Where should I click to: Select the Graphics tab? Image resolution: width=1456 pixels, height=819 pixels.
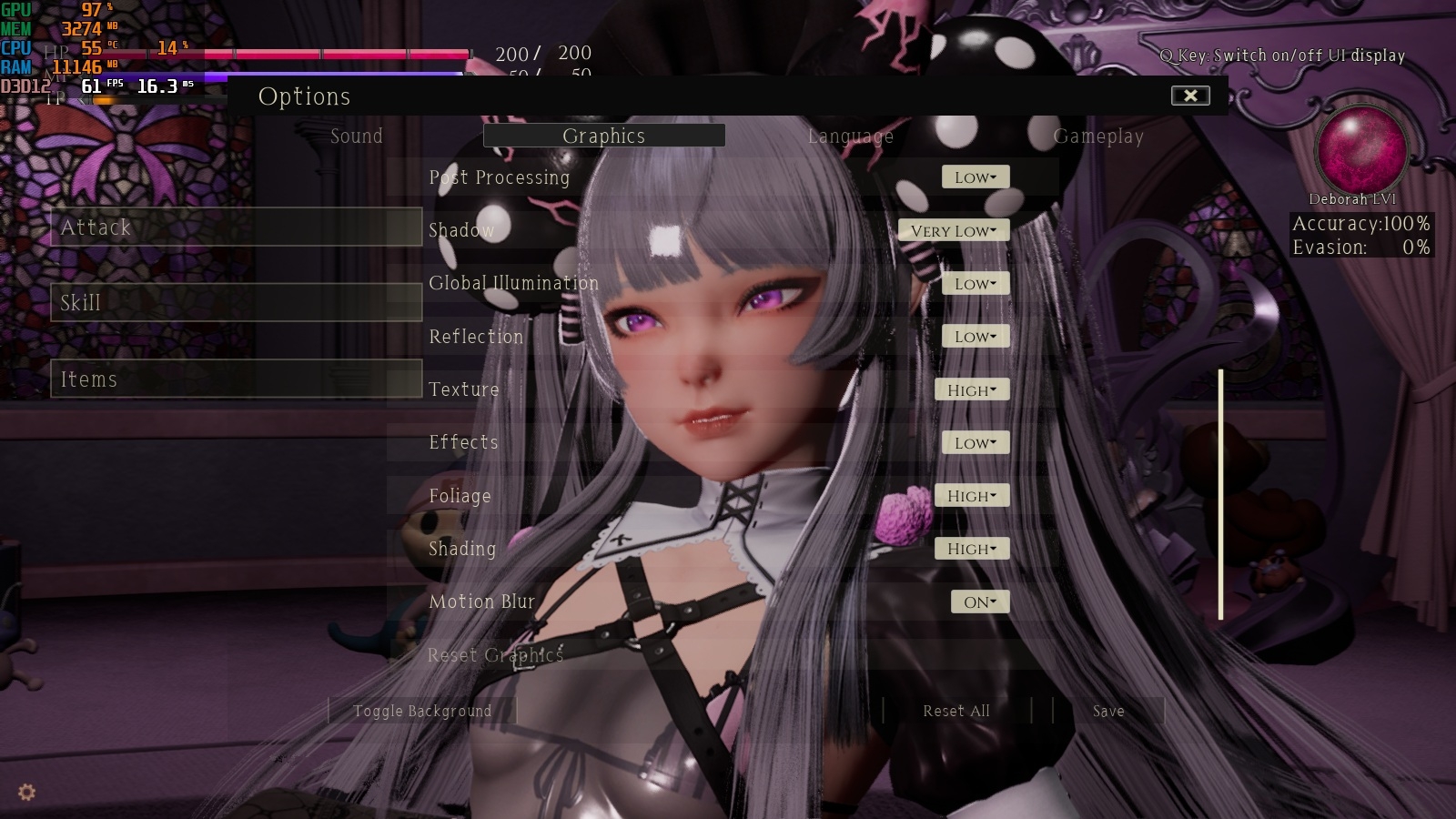pos(603,136)
